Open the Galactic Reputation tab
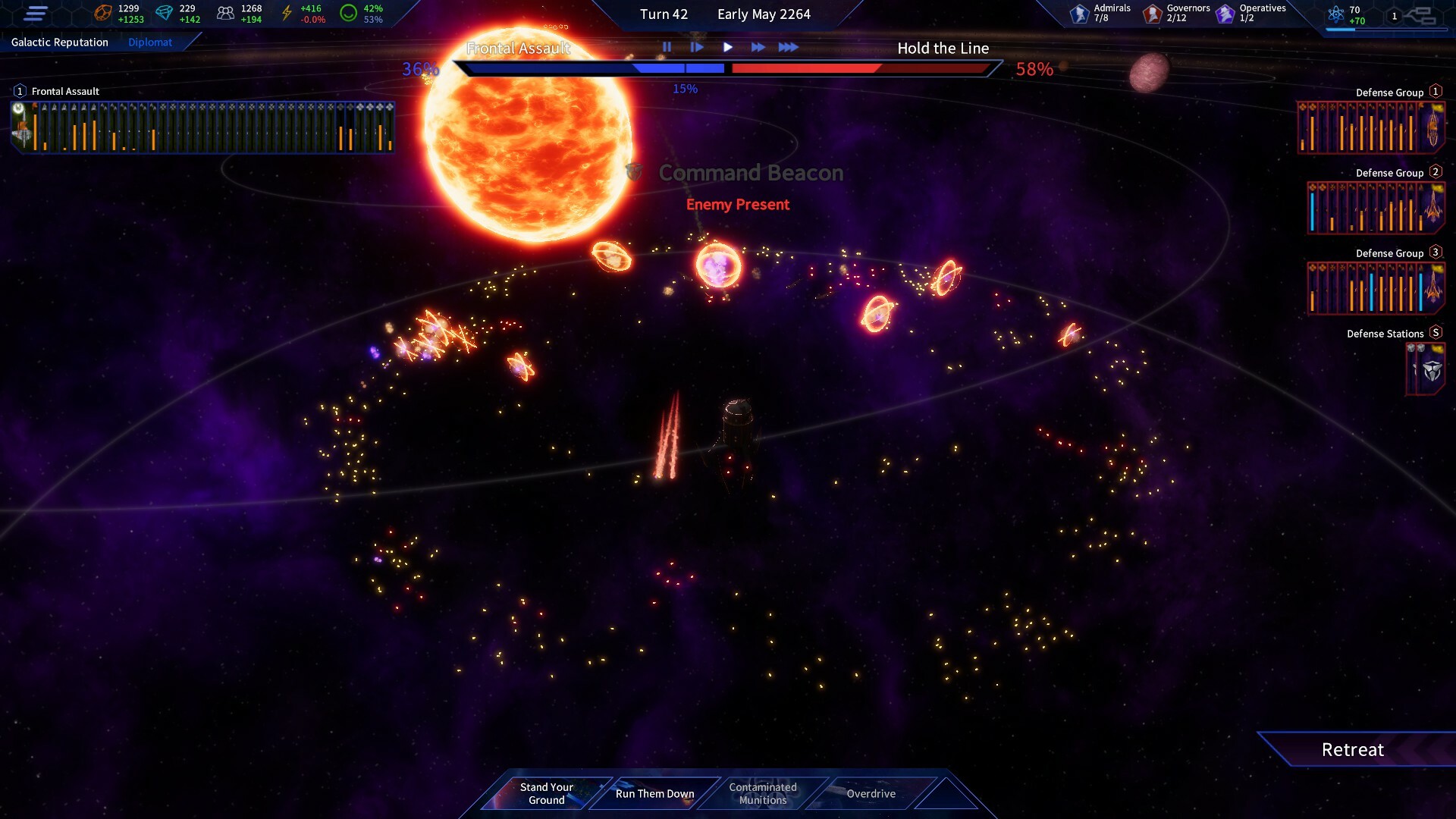Screen dimensions: 1456x819 coord(61,42)
